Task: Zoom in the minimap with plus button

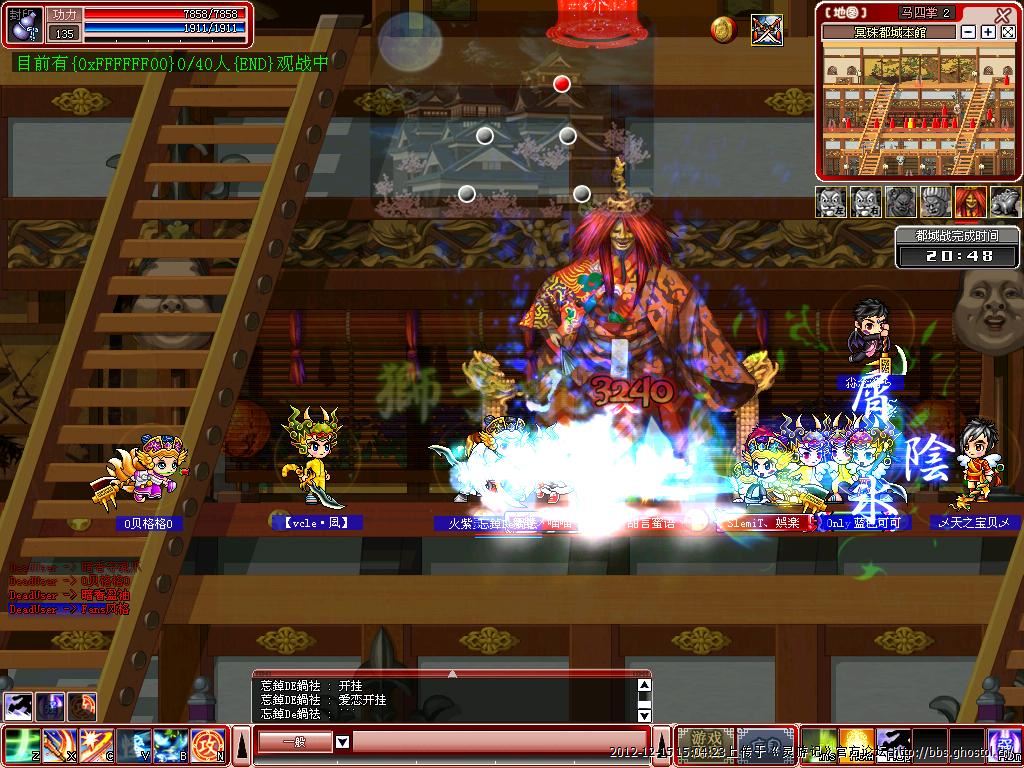Action: click(x=988, y=32)
